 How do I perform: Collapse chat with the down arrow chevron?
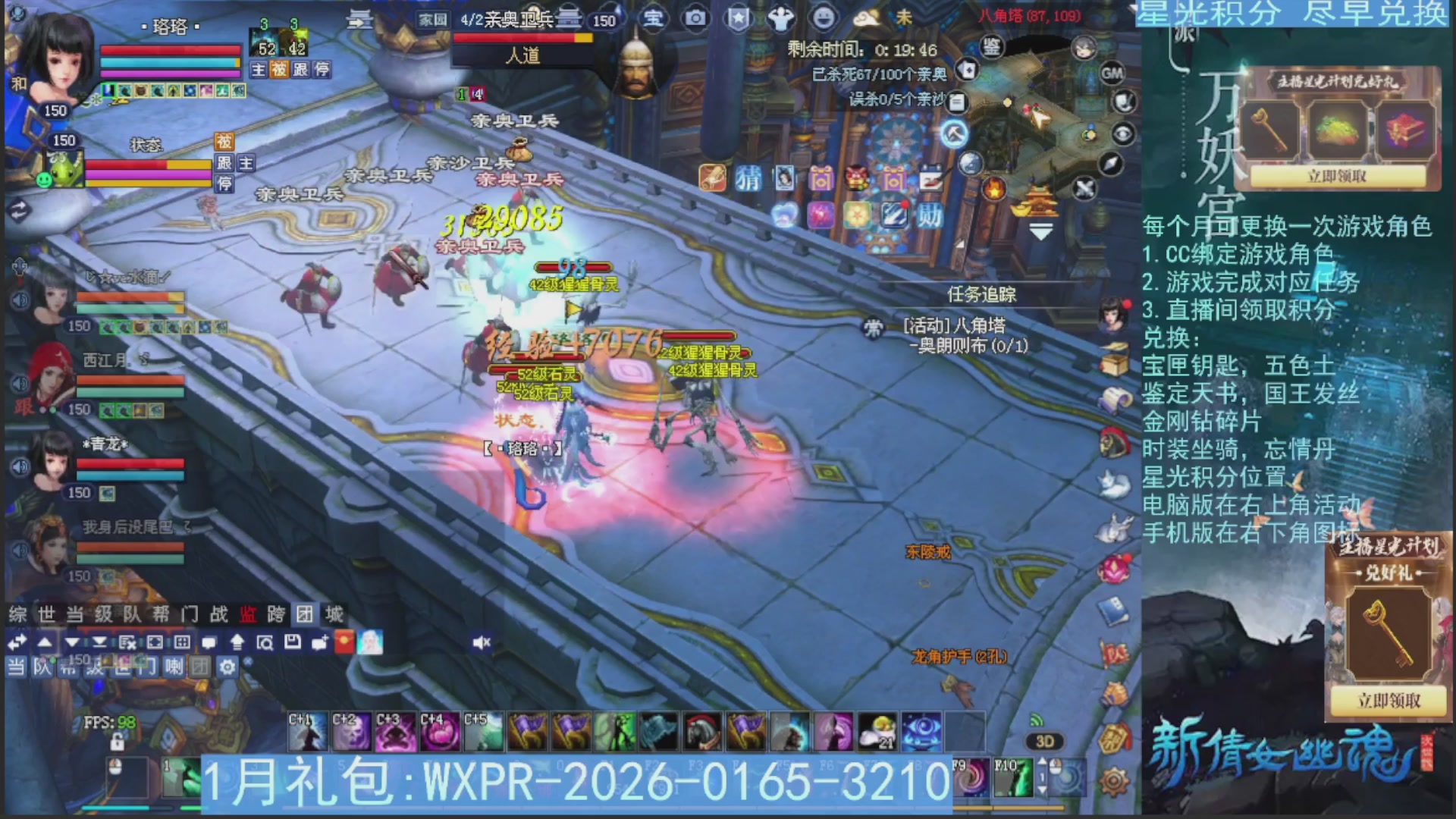tap(71, 642)
